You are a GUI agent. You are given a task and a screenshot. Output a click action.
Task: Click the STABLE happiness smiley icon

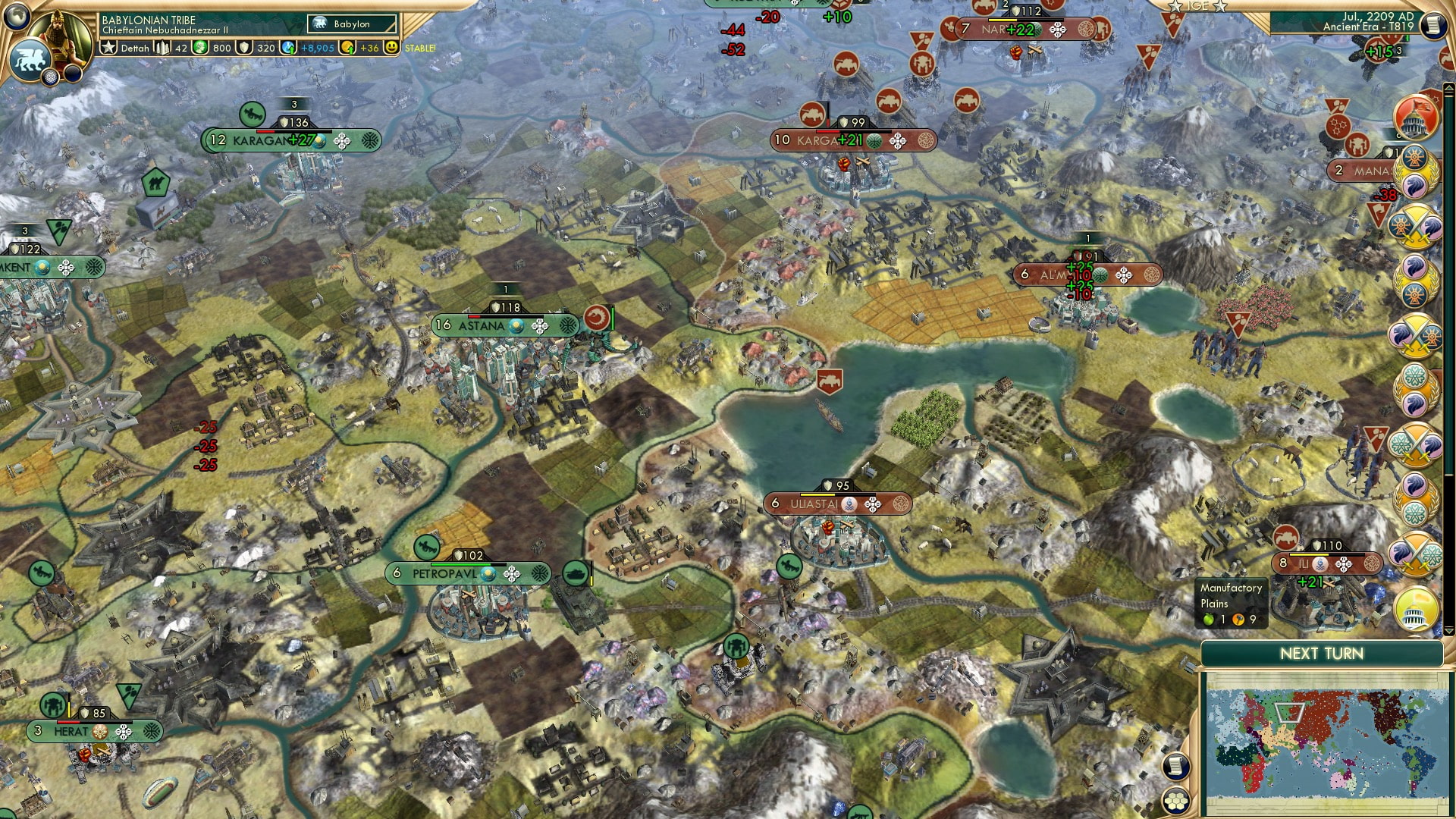(x=391, y=49)
